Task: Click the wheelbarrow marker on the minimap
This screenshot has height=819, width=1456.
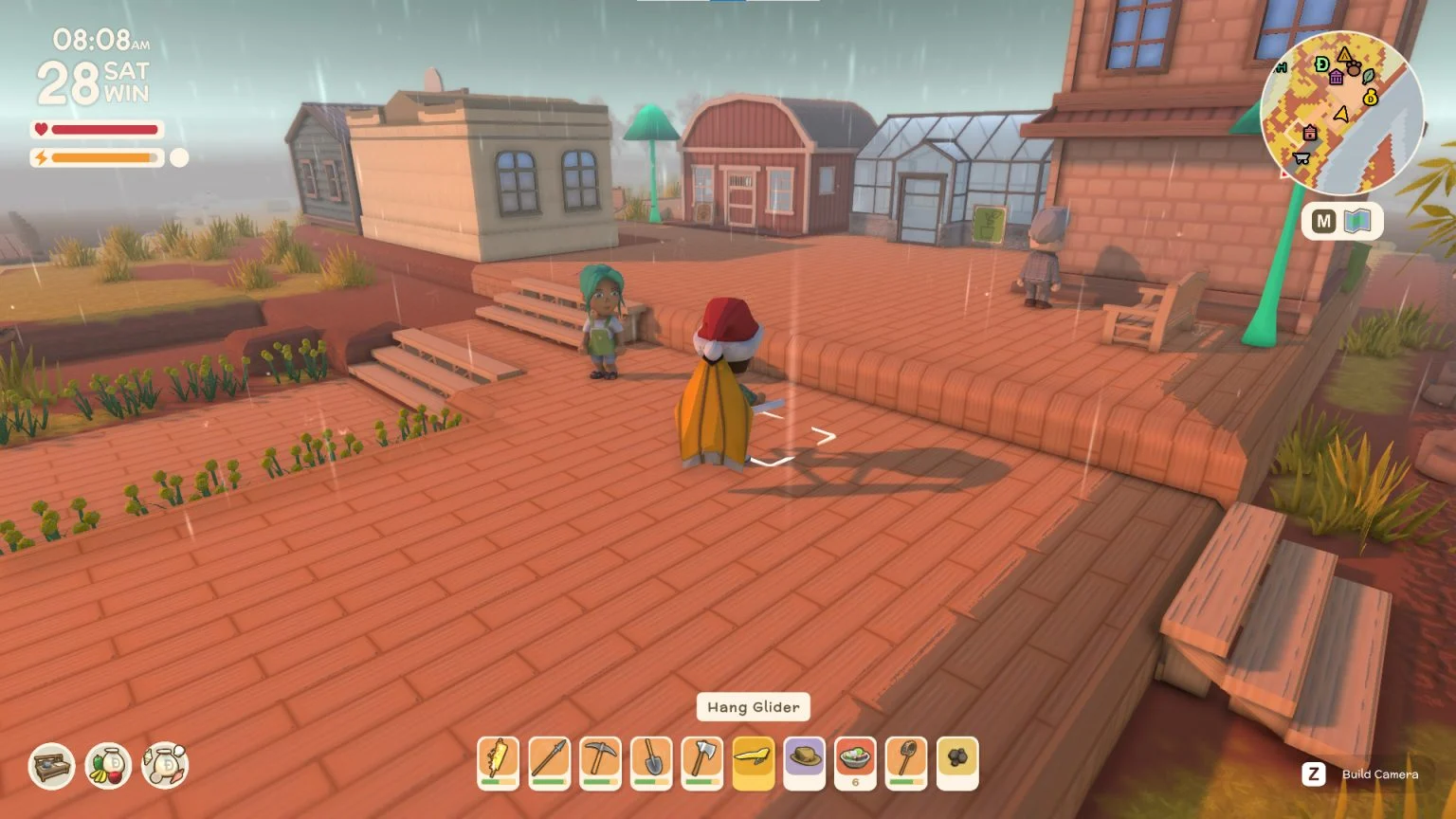Action: 1301,158
